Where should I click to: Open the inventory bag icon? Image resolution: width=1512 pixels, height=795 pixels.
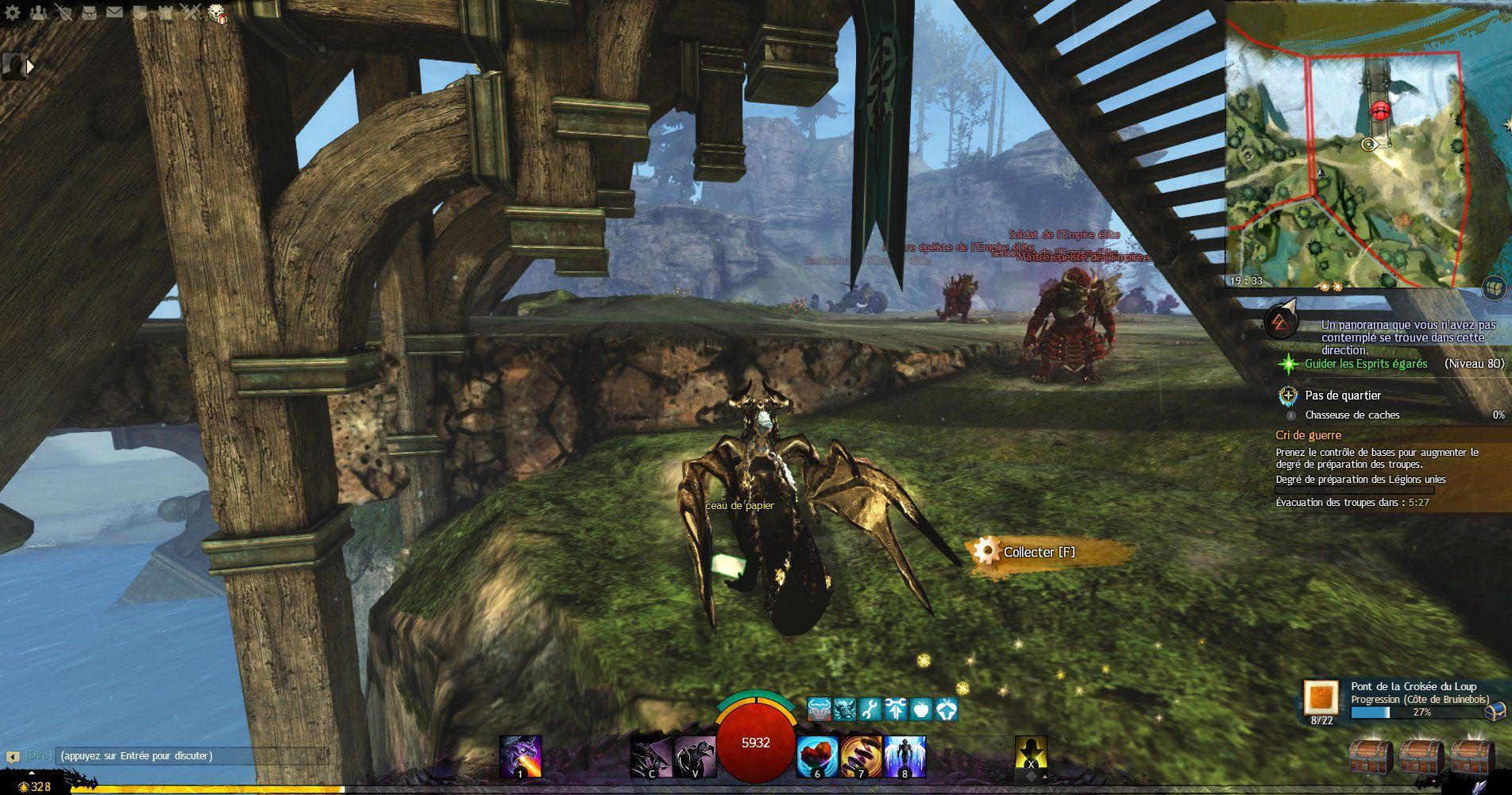[x=91, y=13]
